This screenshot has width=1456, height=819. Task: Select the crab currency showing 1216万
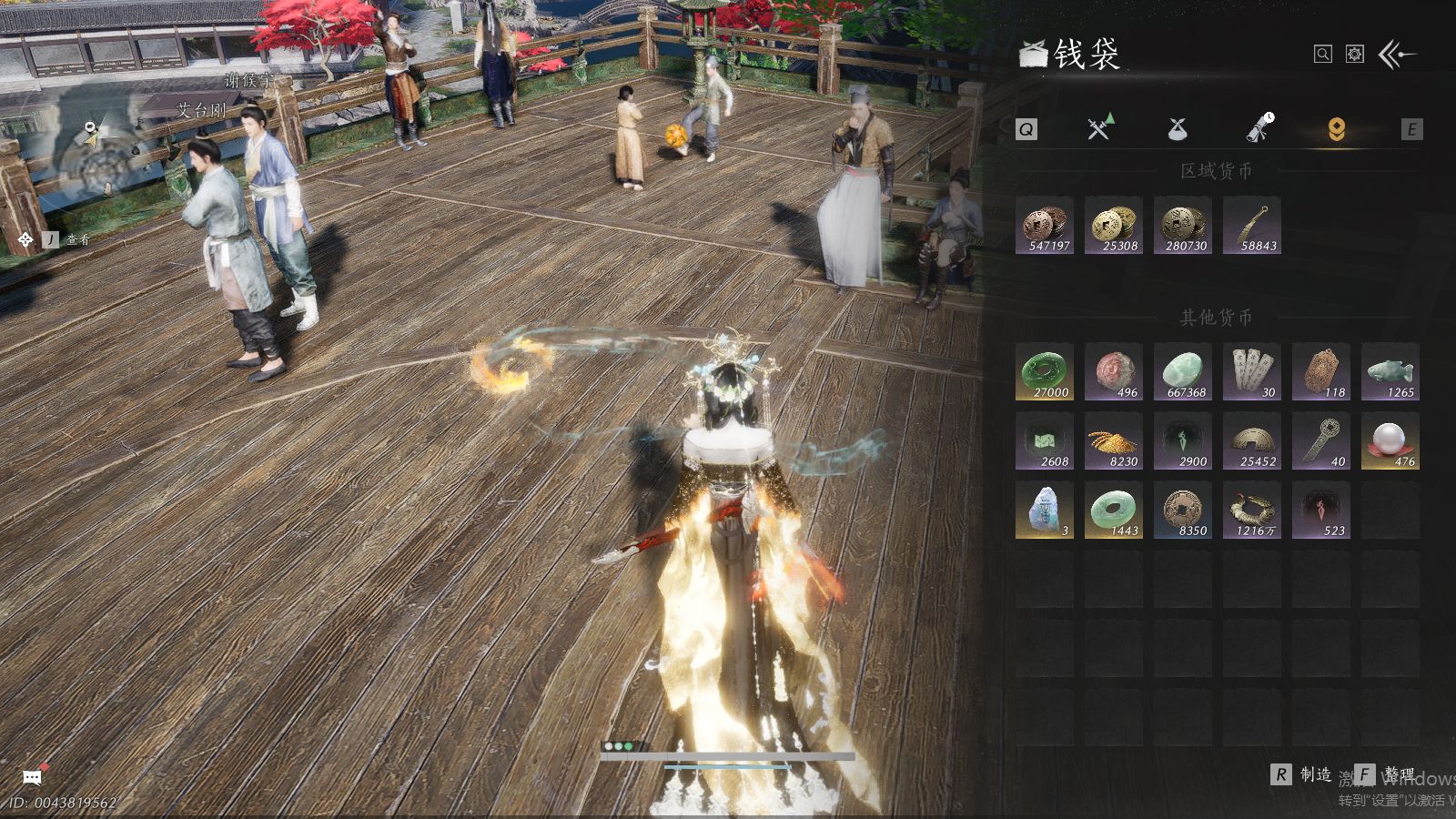coord(1252,510)
